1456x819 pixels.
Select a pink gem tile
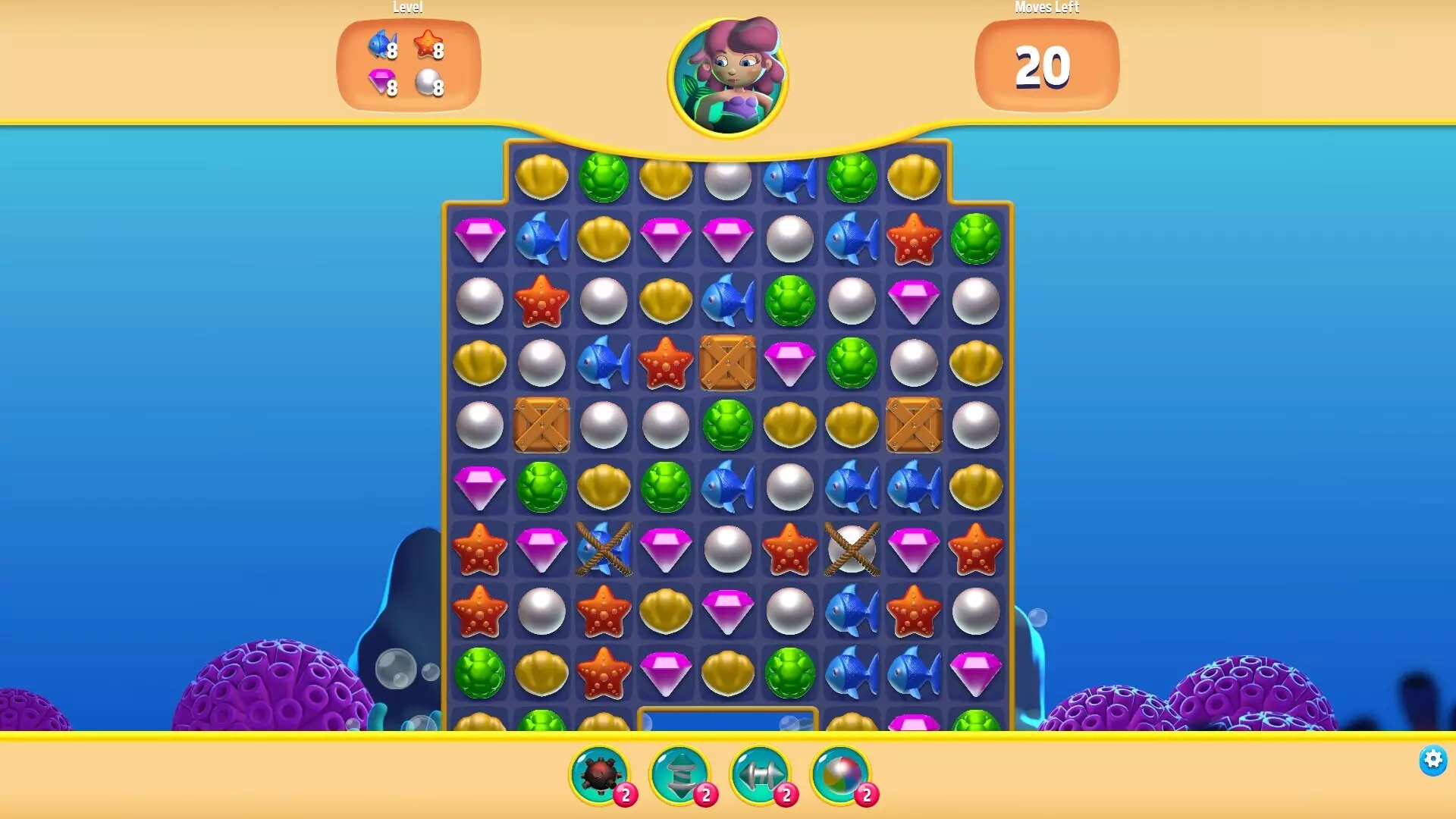(x=479, y=238)
